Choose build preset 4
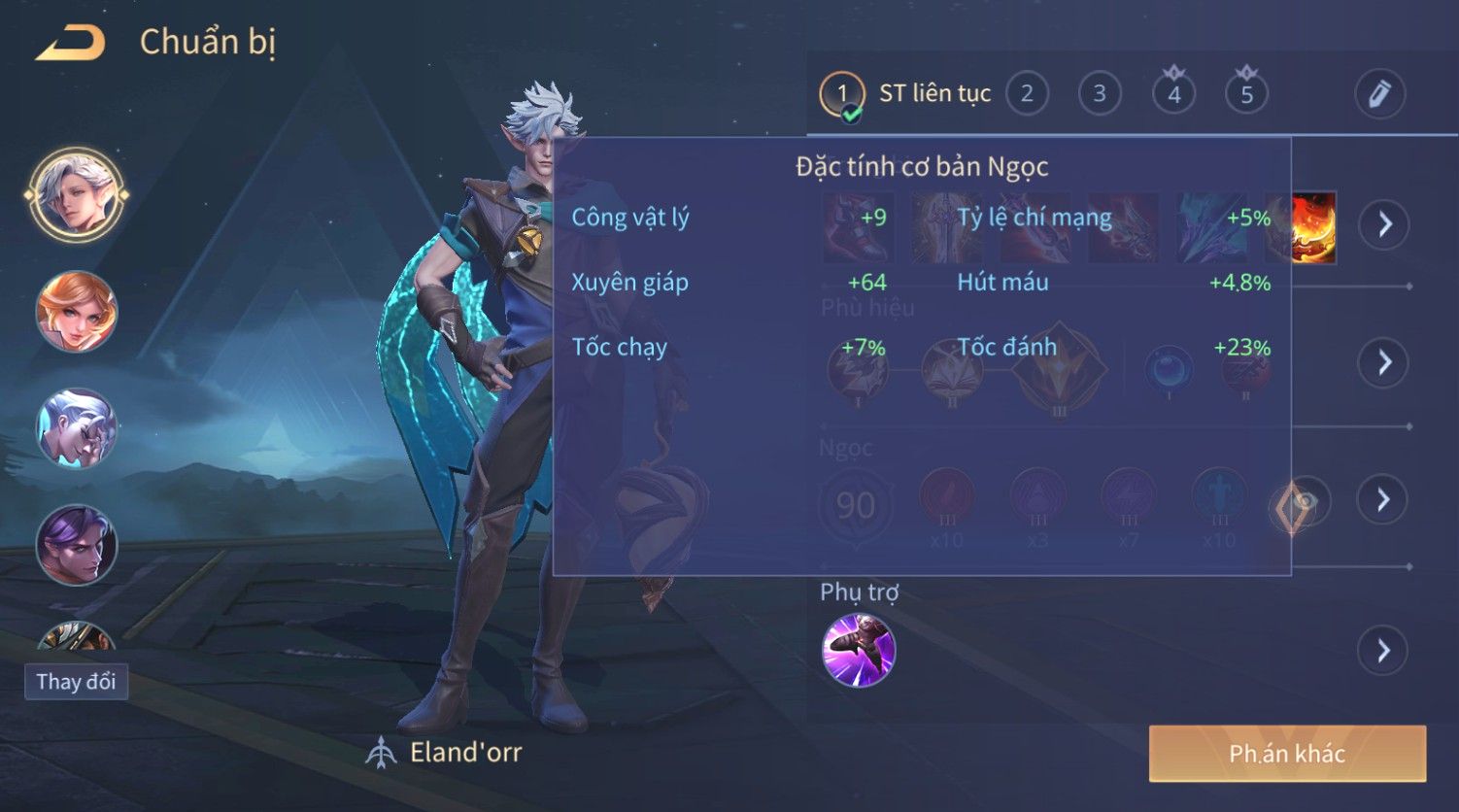Screen dimensions: 1459x812 [x=1173, y=94]
